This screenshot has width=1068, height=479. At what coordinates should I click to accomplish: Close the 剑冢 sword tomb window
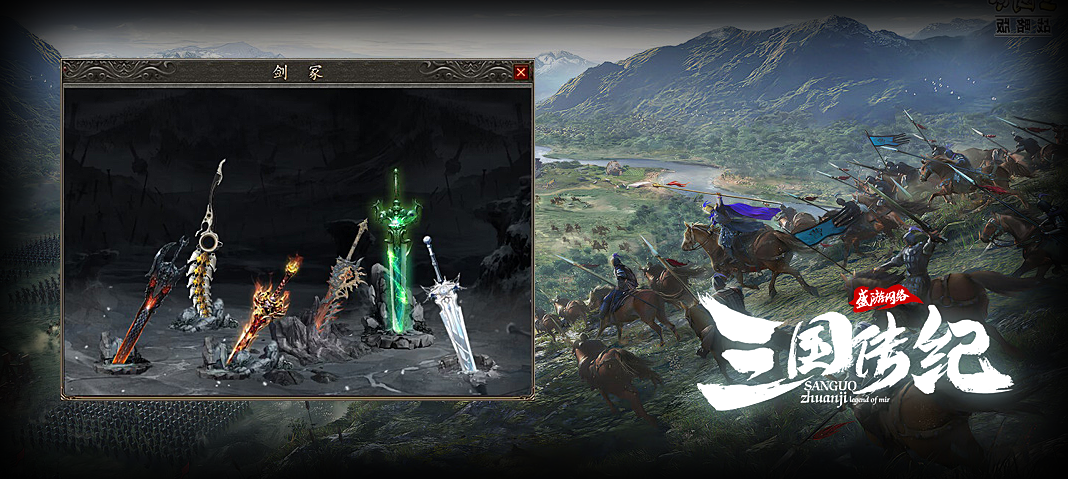coord(520,72)
